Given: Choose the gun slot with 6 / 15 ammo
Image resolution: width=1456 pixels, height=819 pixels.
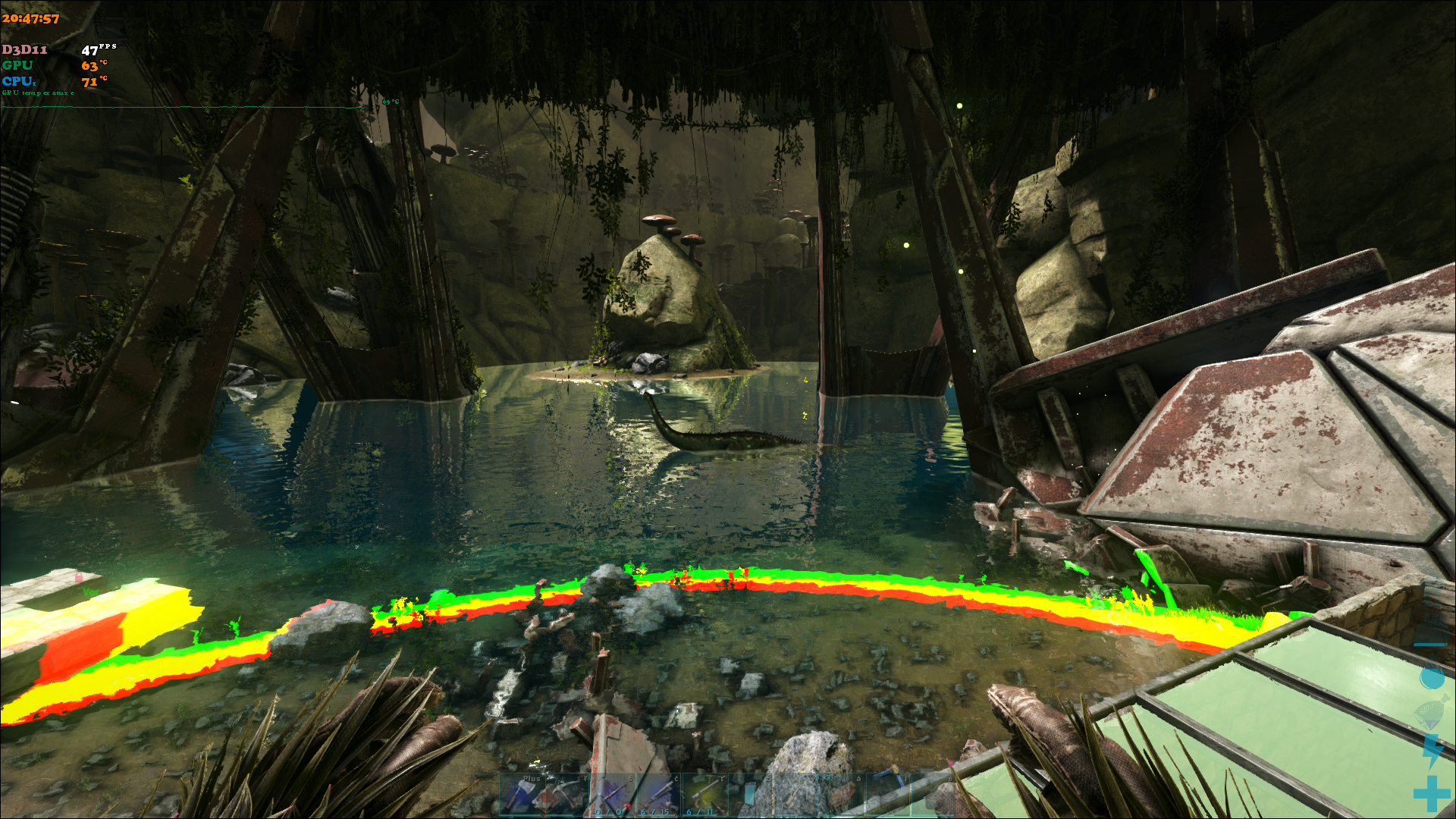Looking at the screenshot, I should pyautogui.click(x=658, y=795).
